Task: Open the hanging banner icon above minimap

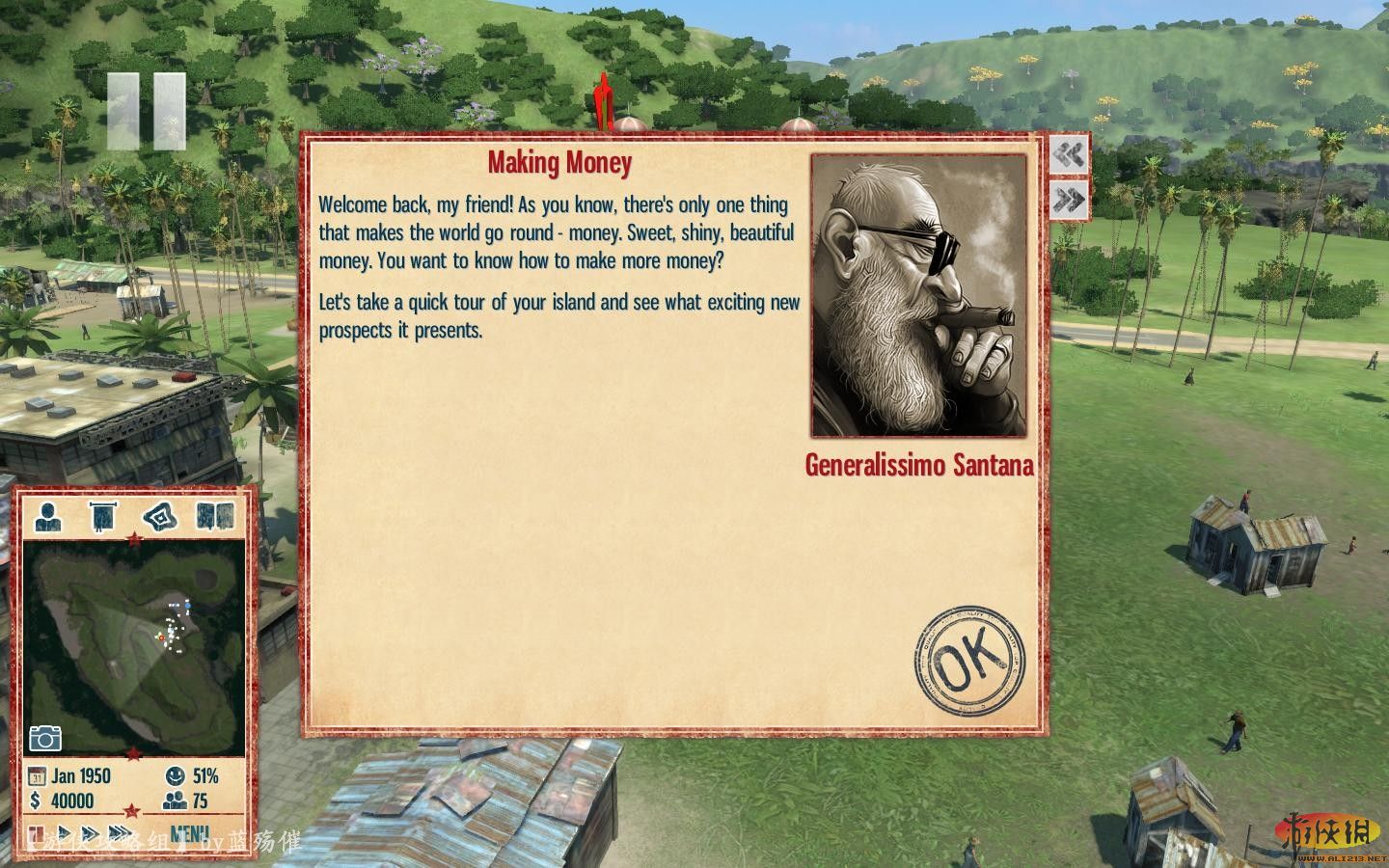Action: 102,517
